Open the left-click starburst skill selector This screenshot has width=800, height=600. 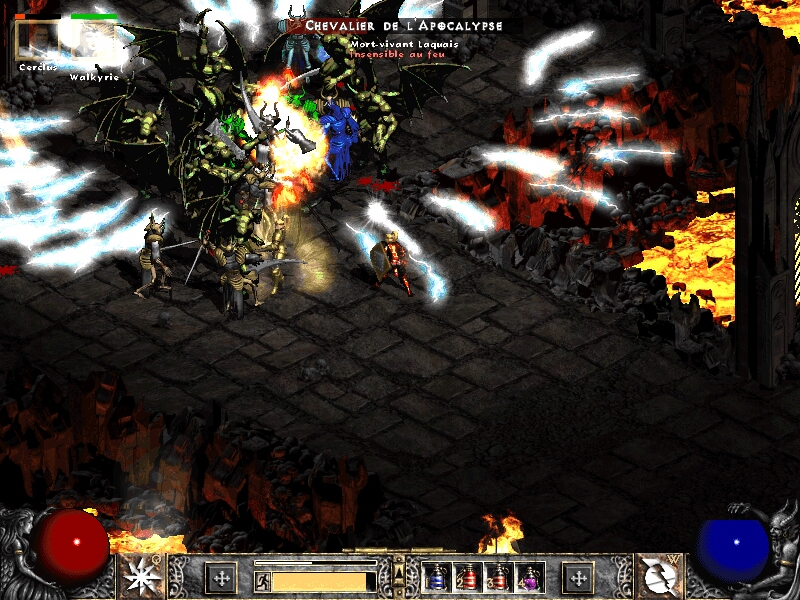(139, 576)
